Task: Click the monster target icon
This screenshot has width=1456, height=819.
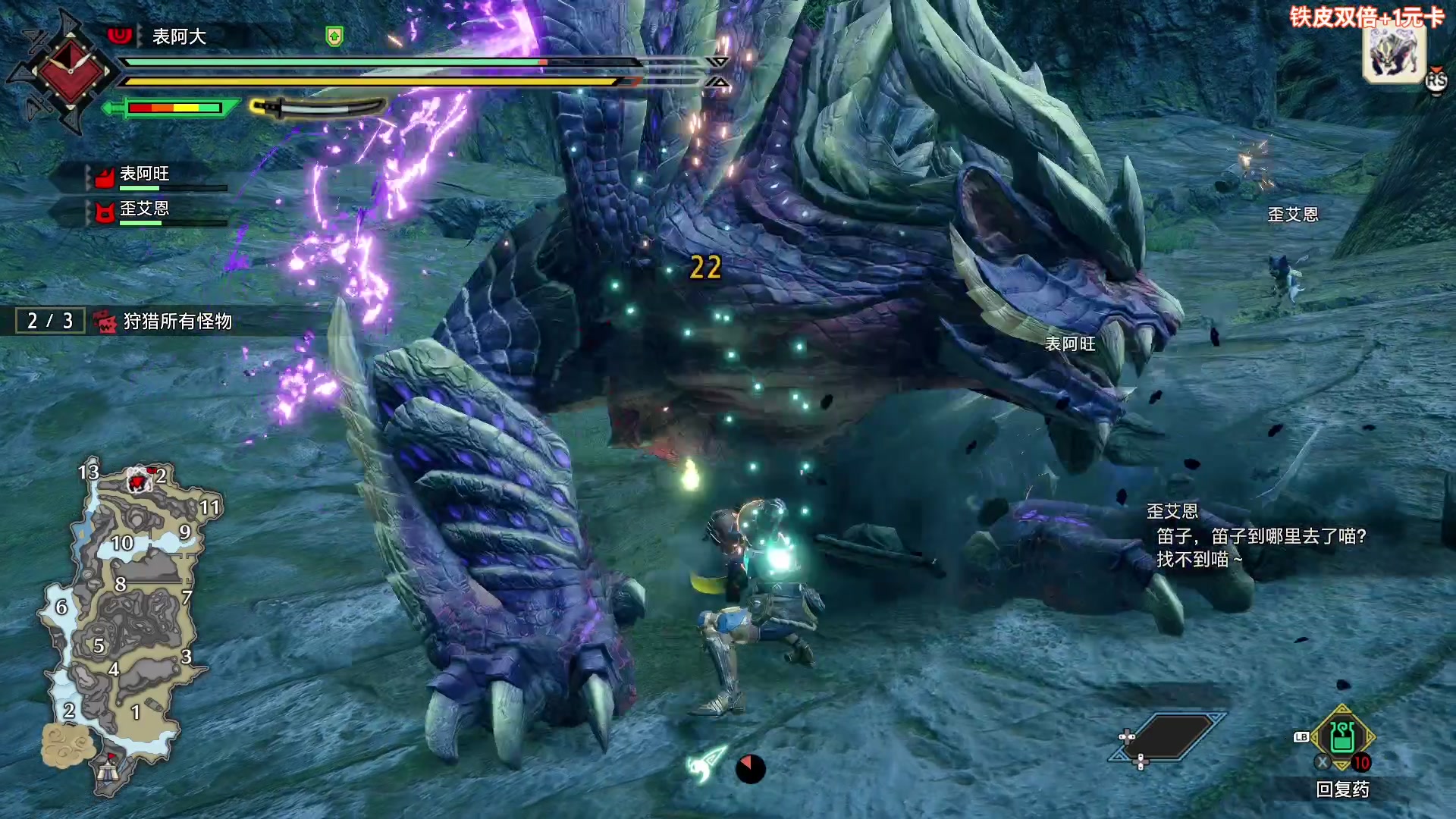Action: tap(1394, 53)
